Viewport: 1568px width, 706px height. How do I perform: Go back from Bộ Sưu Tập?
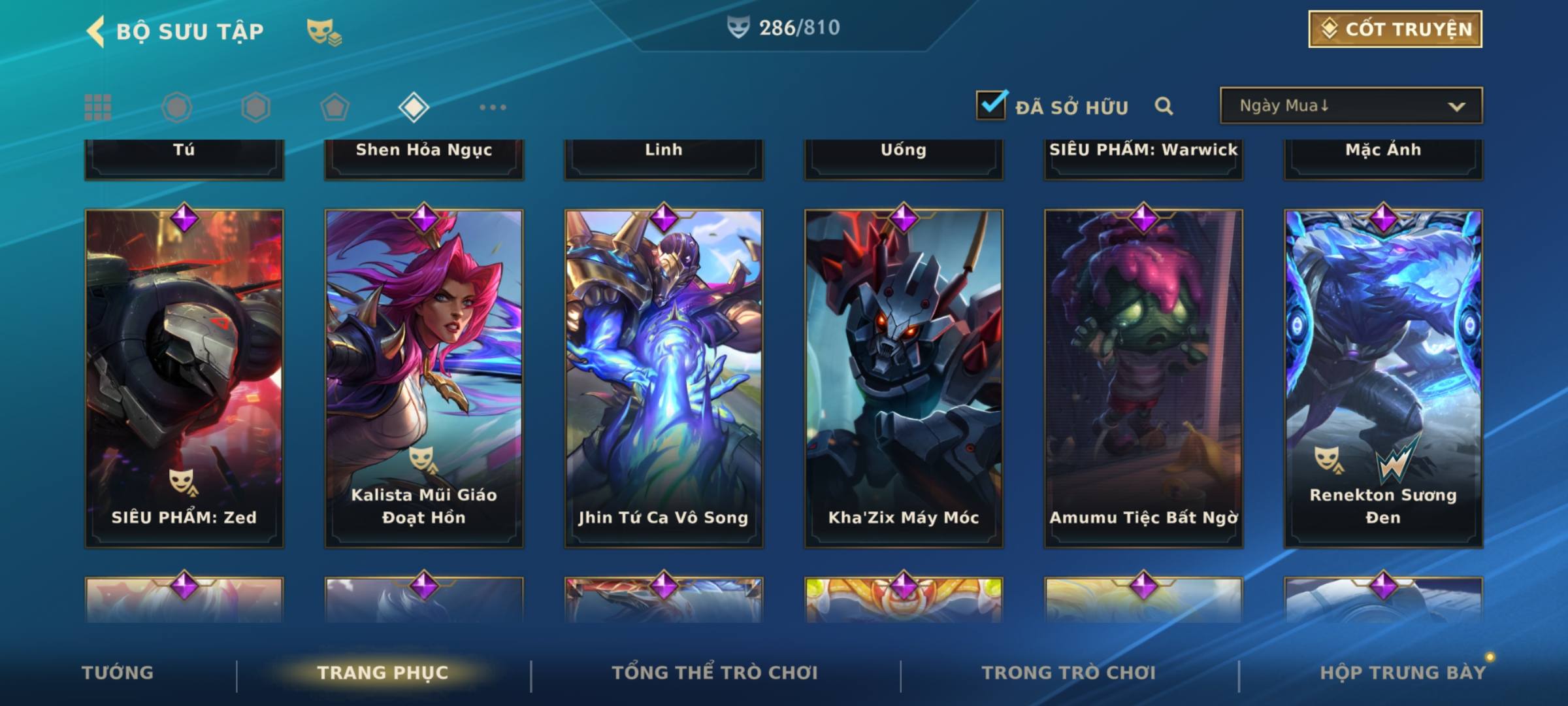click(x=96, y=31)
